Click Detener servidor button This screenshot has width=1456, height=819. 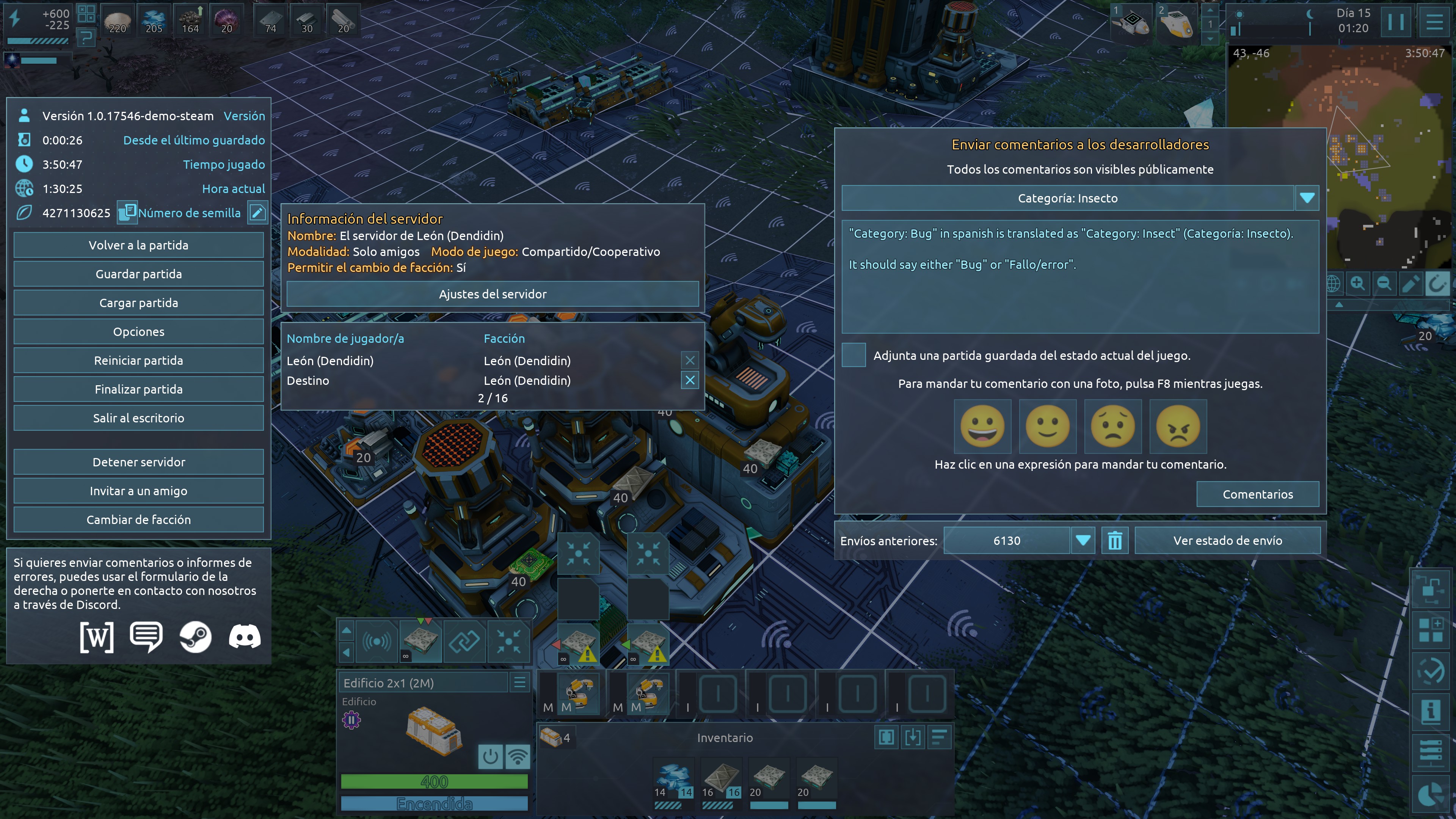click(x=138, y=462)
